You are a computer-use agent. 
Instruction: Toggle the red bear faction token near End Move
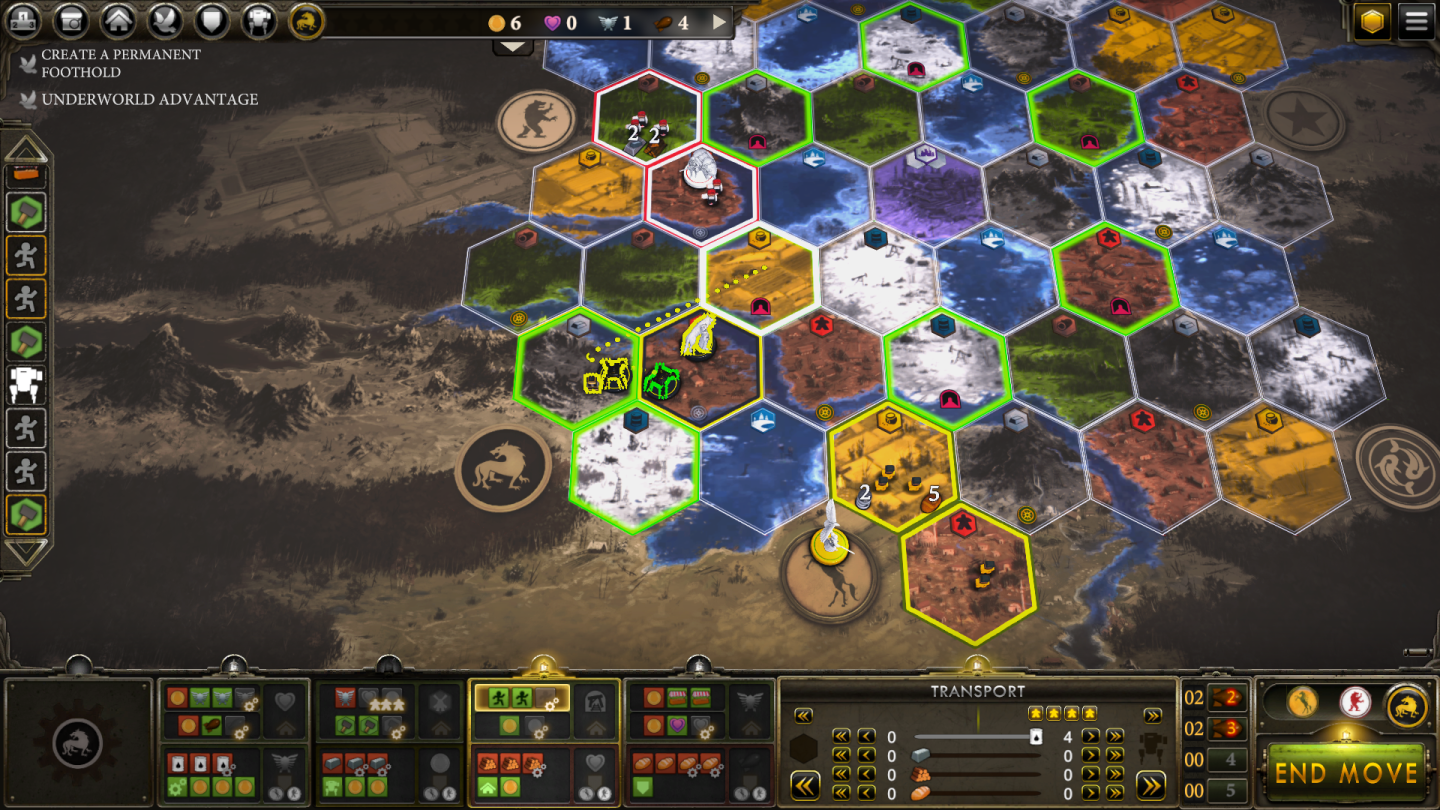(1355, 703)
